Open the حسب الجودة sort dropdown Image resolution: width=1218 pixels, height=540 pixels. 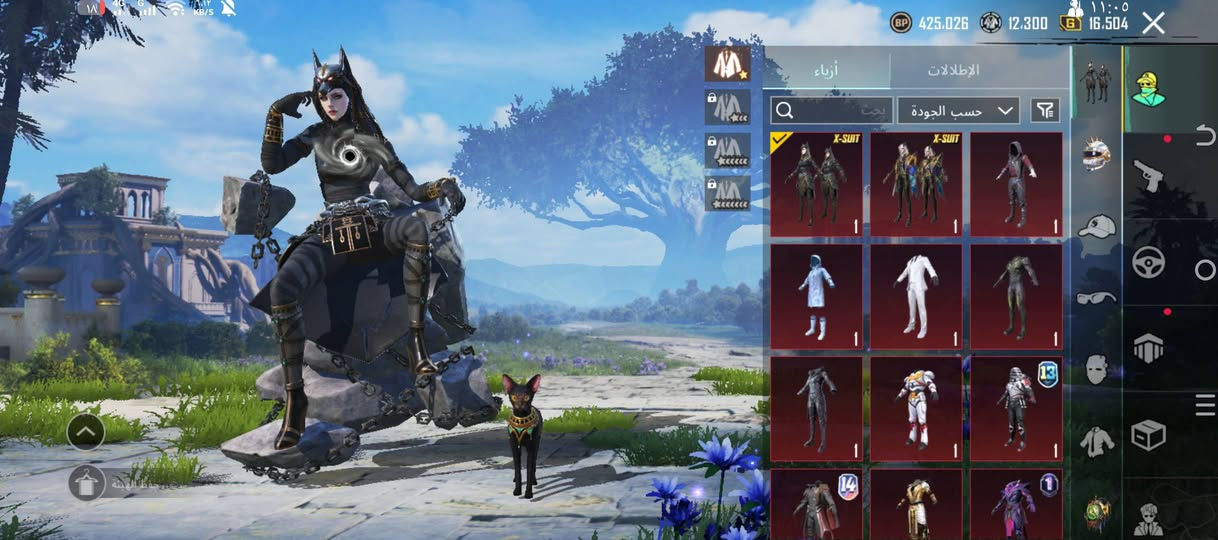958,110
